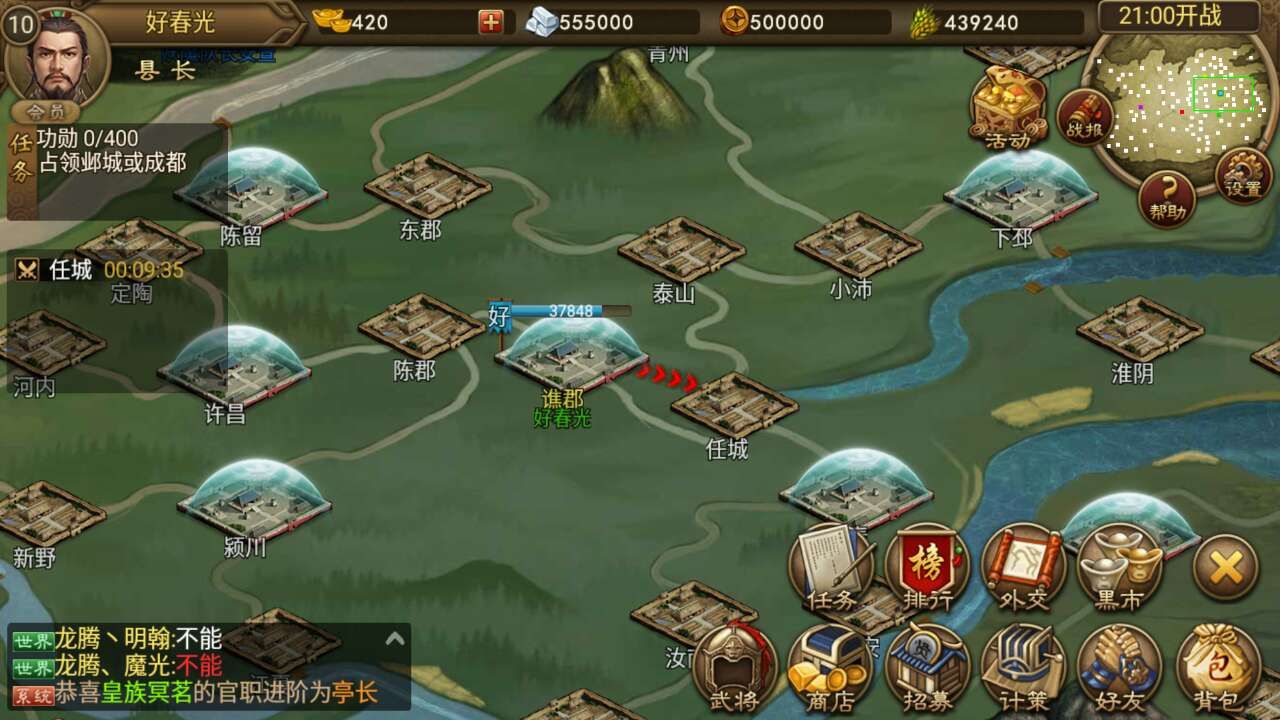
Task: Close the expanded menu with the X button
Action: (x=1225, y=568)
